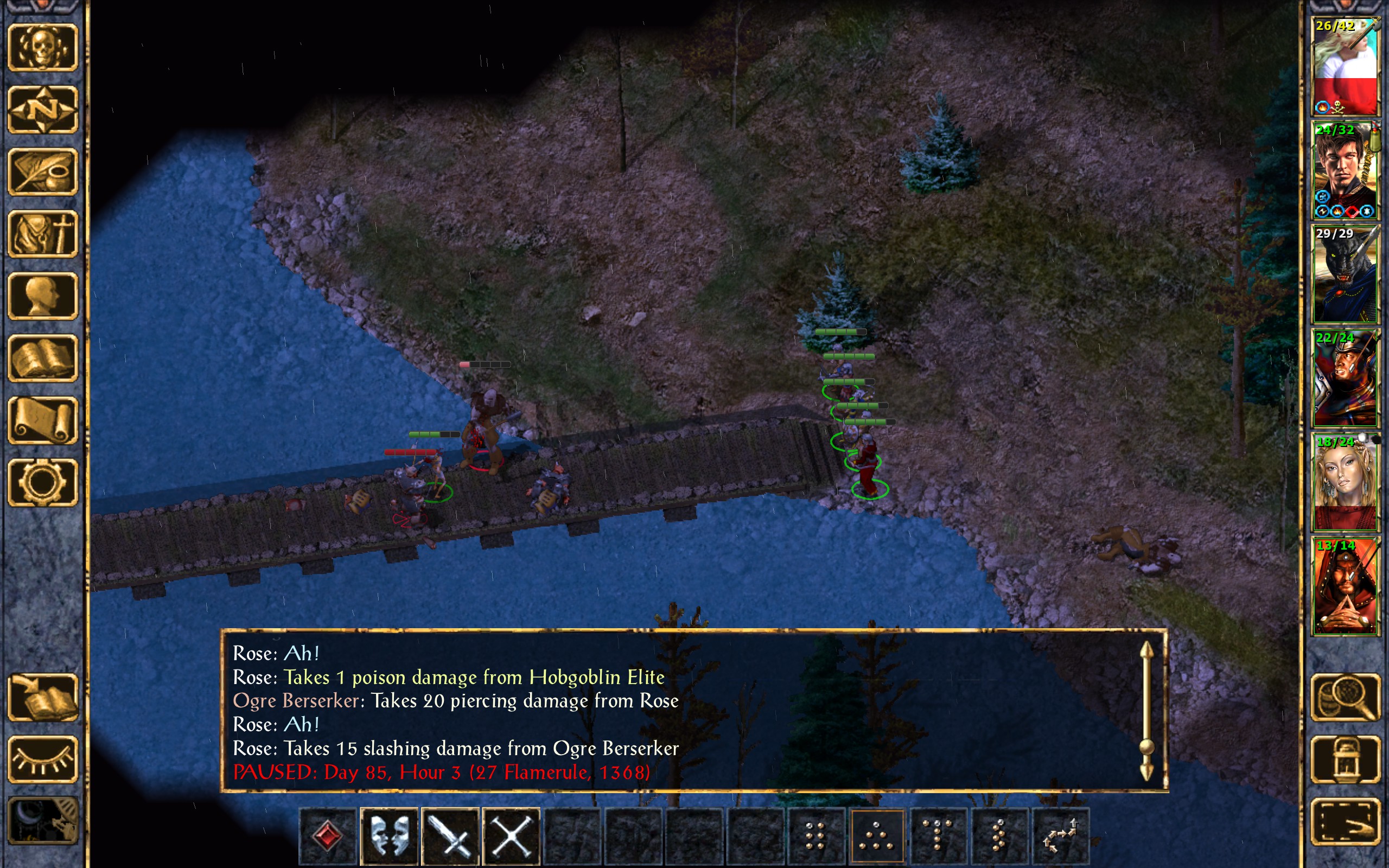Screen dimensions: 1389x868
Task: Choose the dark-haired man's portrait
Action: click(x=1345, y=170)
